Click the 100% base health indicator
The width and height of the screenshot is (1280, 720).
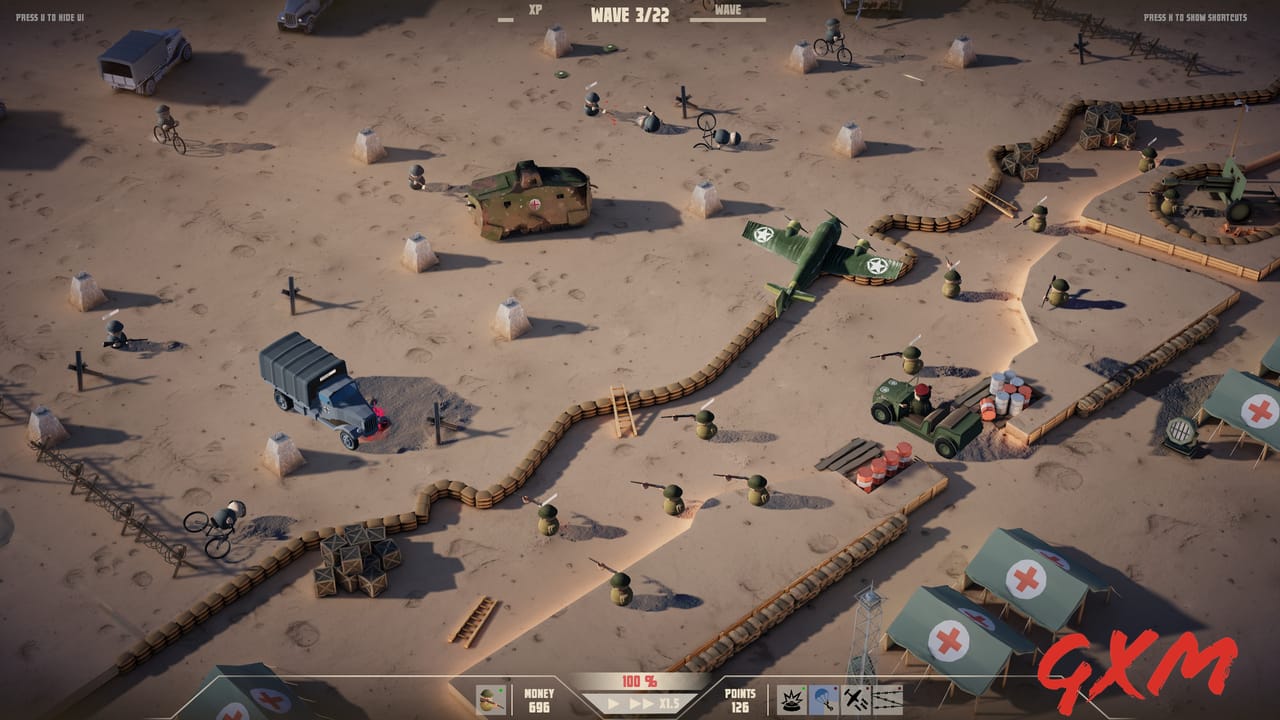point(640,681)
